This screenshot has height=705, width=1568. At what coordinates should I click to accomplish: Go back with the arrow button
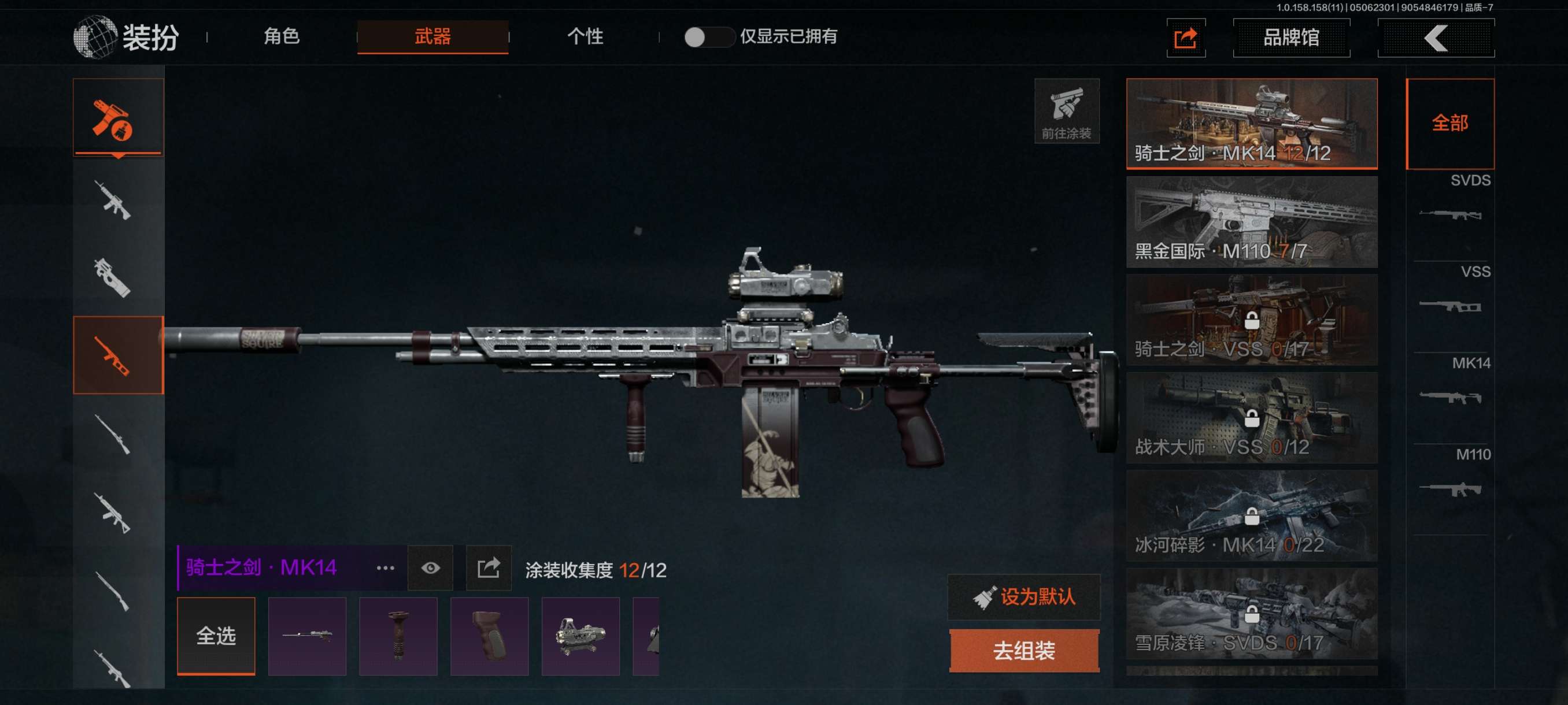[1435, 38]
